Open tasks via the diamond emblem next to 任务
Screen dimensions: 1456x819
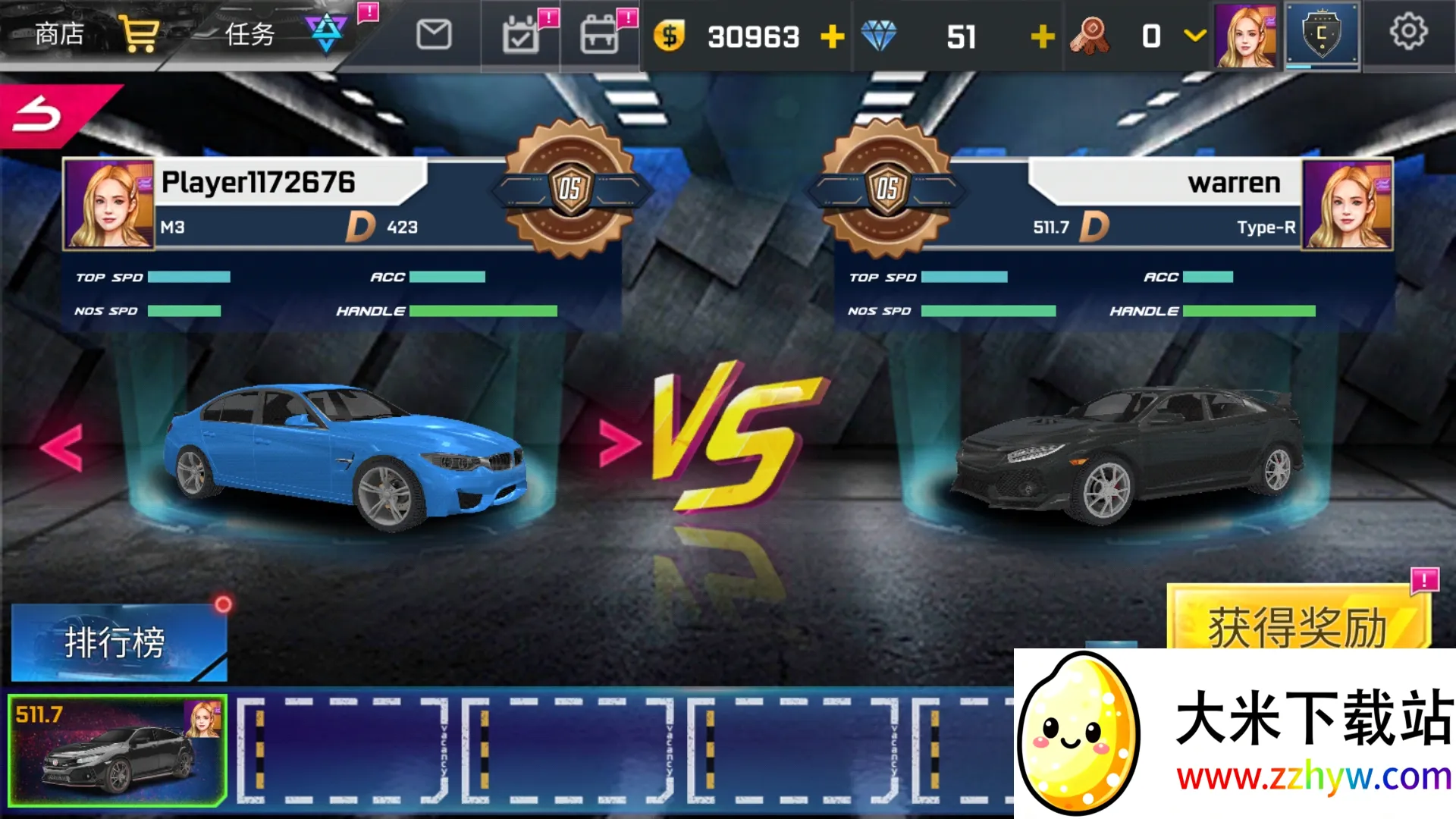point(328,32)
